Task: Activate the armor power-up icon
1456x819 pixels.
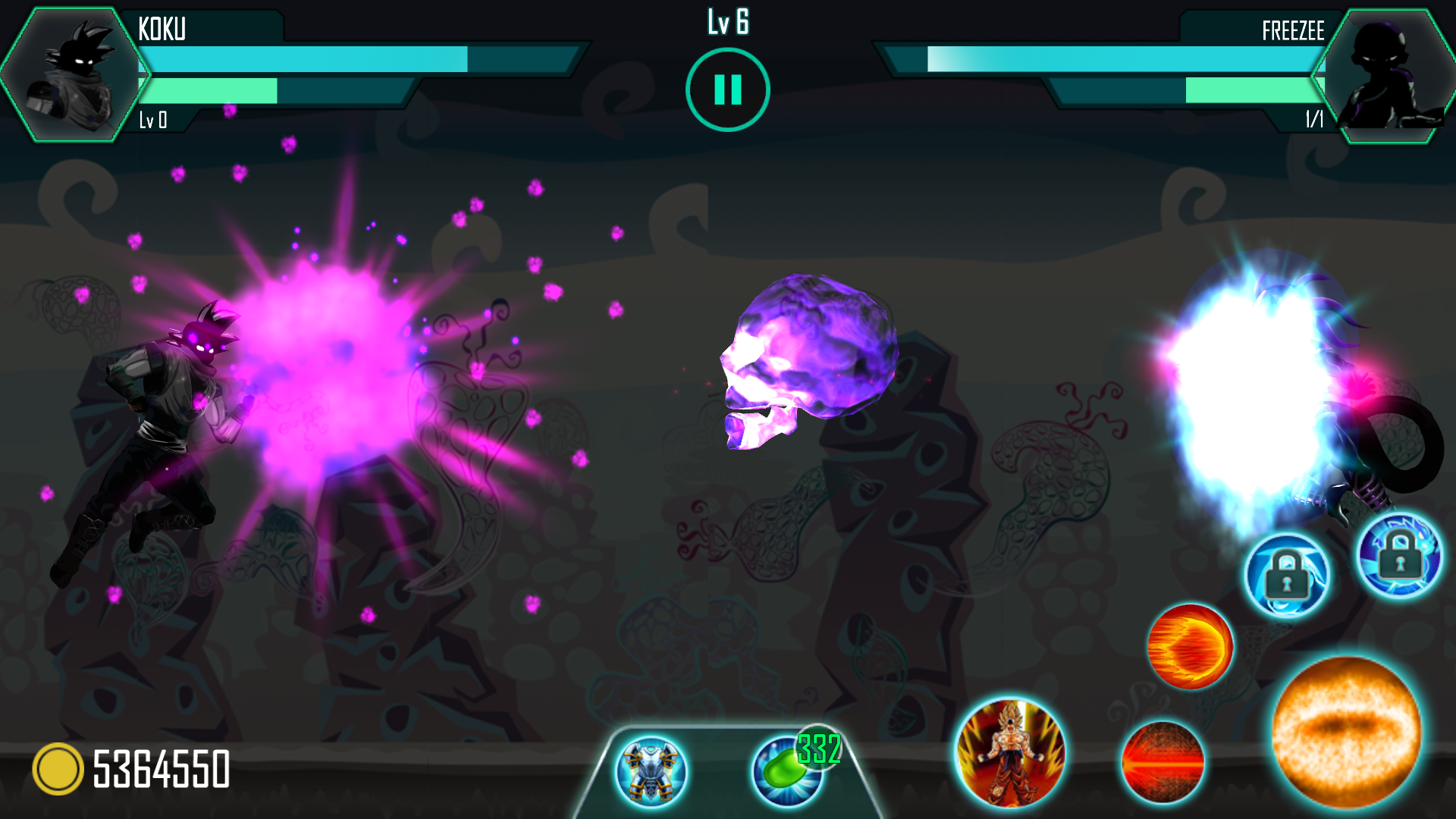Action: tap(651, 770)
